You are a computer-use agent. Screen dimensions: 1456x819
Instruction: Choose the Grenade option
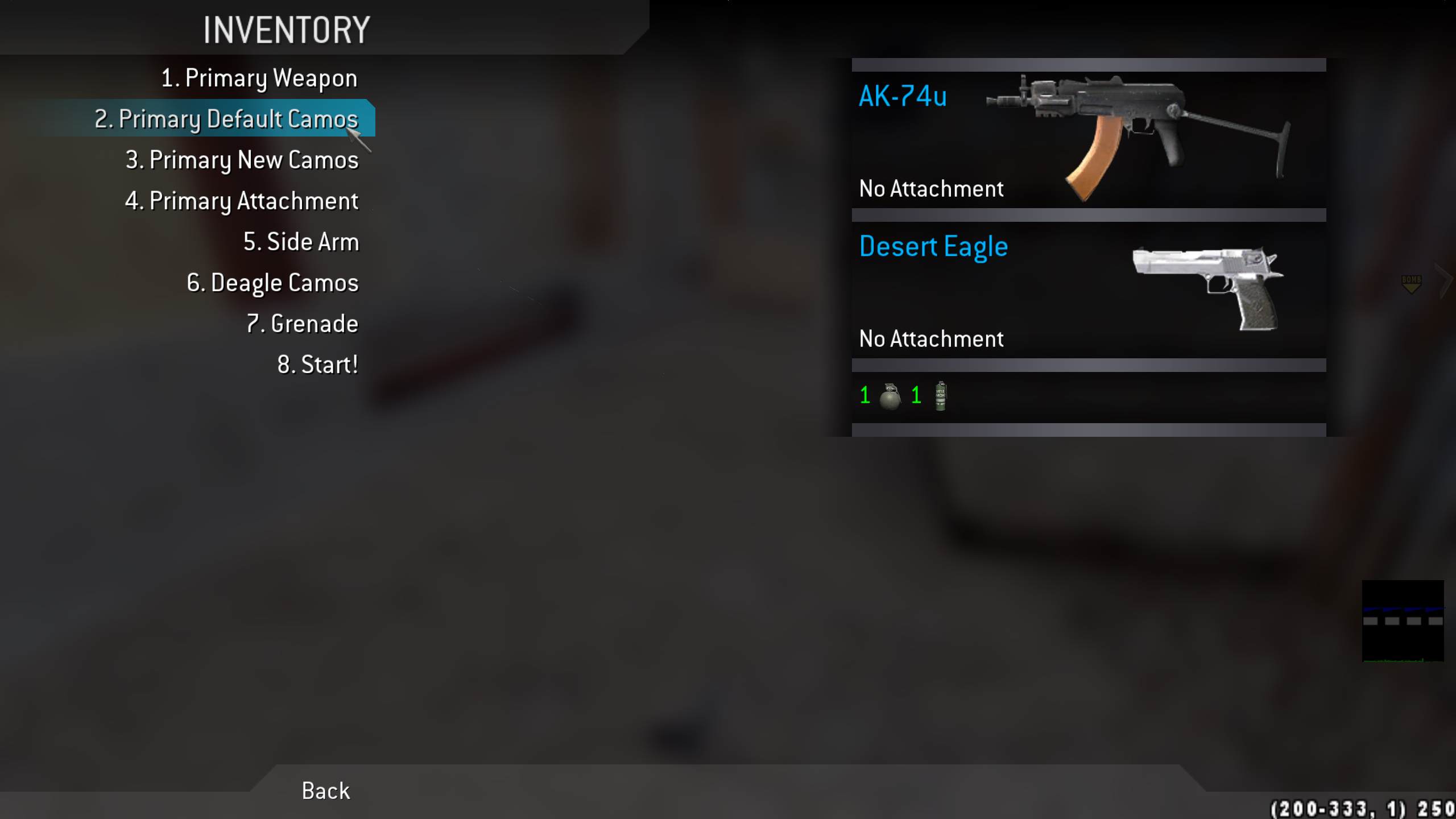(303, 324)
